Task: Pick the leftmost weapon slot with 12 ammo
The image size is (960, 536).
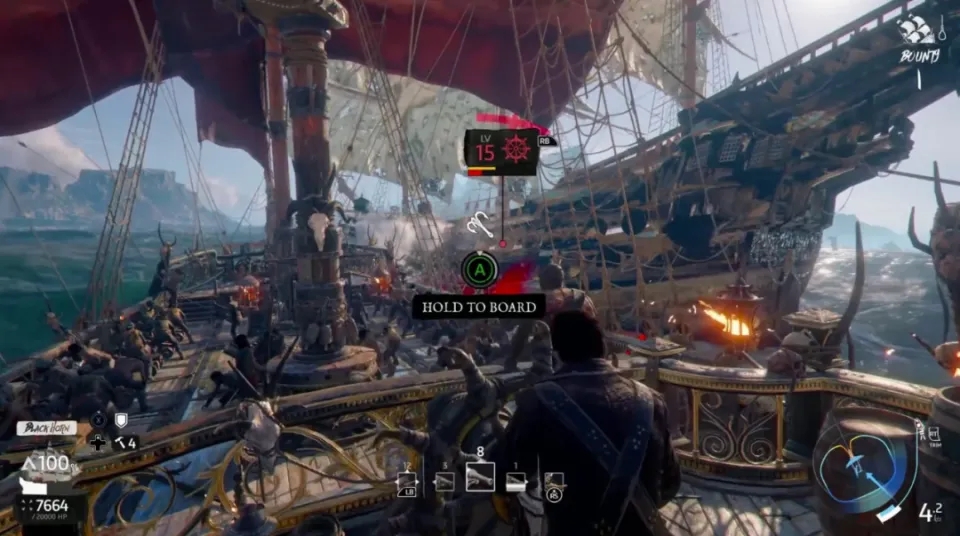Action: coord(408,482)
